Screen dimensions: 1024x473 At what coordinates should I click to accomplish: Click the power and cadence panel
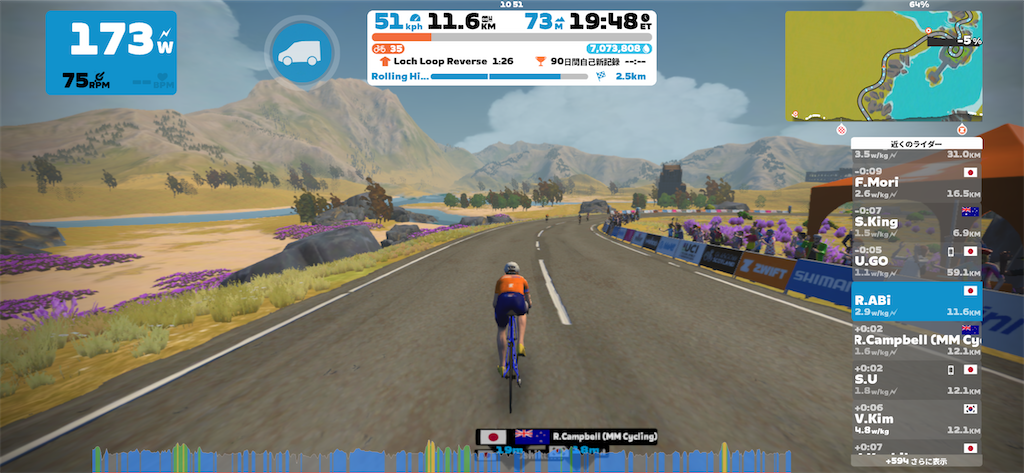pos(110,53)
